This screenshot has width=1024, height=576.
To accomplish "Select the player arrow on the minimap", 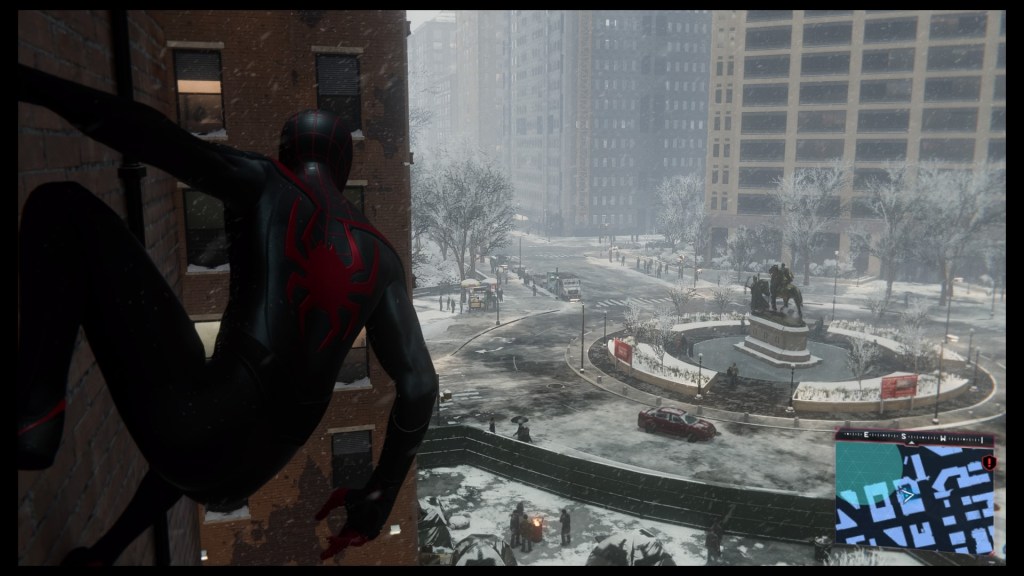I will (x=908, y=493).
